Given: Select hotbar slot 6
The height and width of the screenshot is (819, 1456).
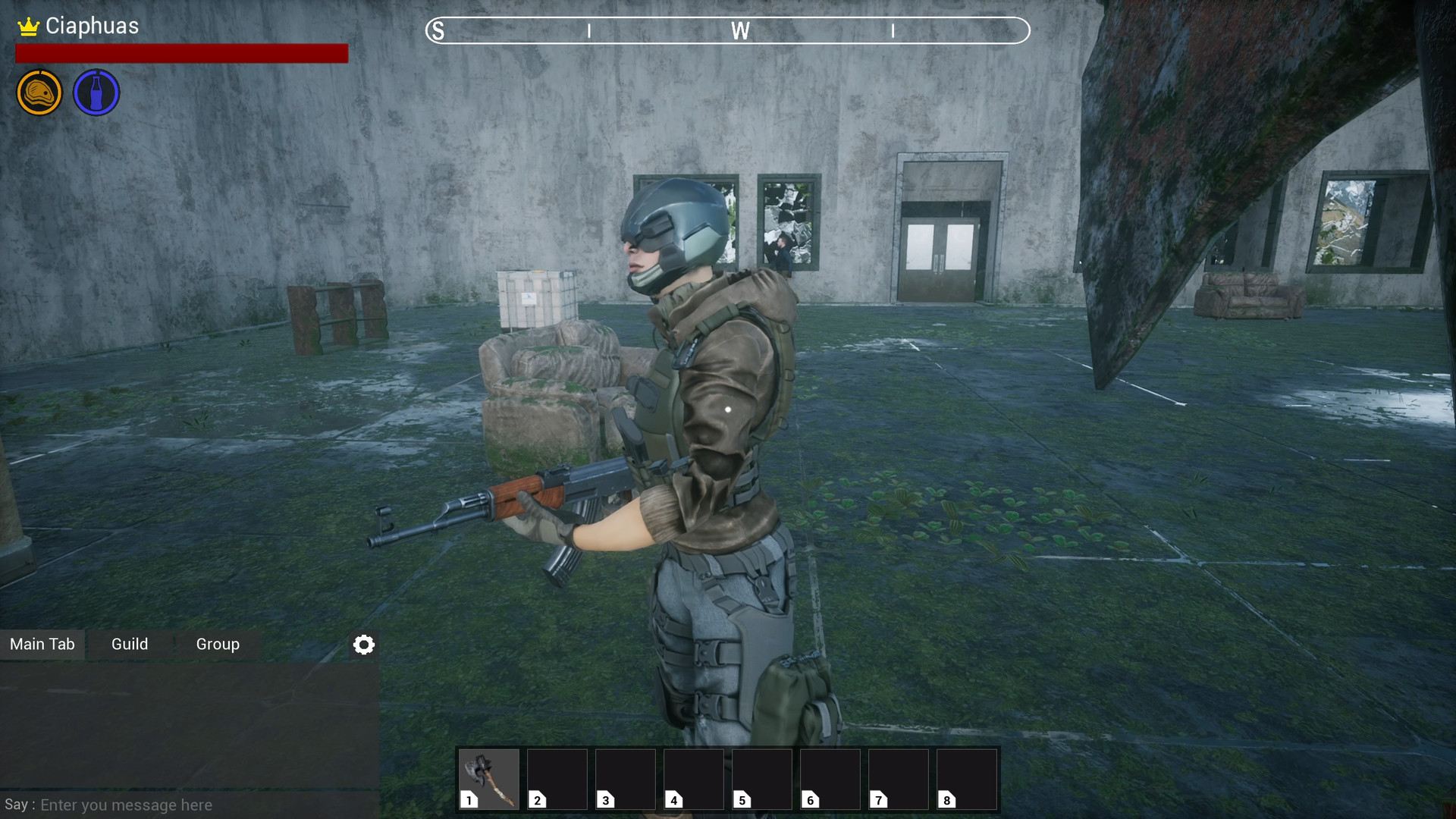Looking at the screenshot, I should pyautogui.click(x=830, y=779).
